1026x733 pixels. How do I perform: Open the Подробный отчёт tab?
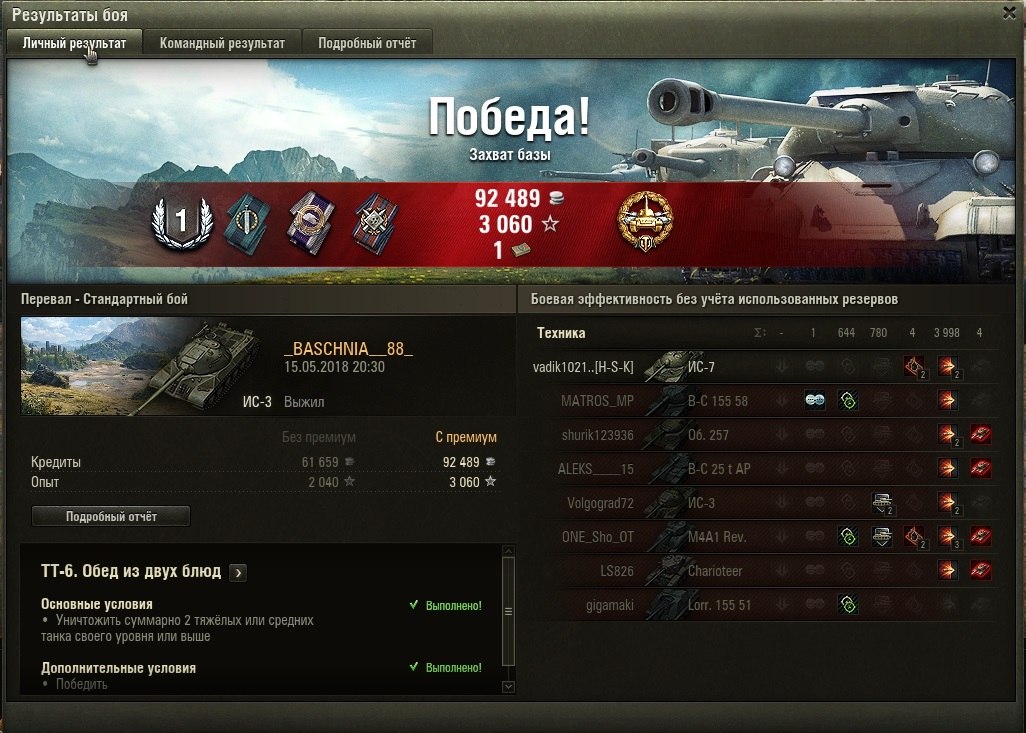367,43
